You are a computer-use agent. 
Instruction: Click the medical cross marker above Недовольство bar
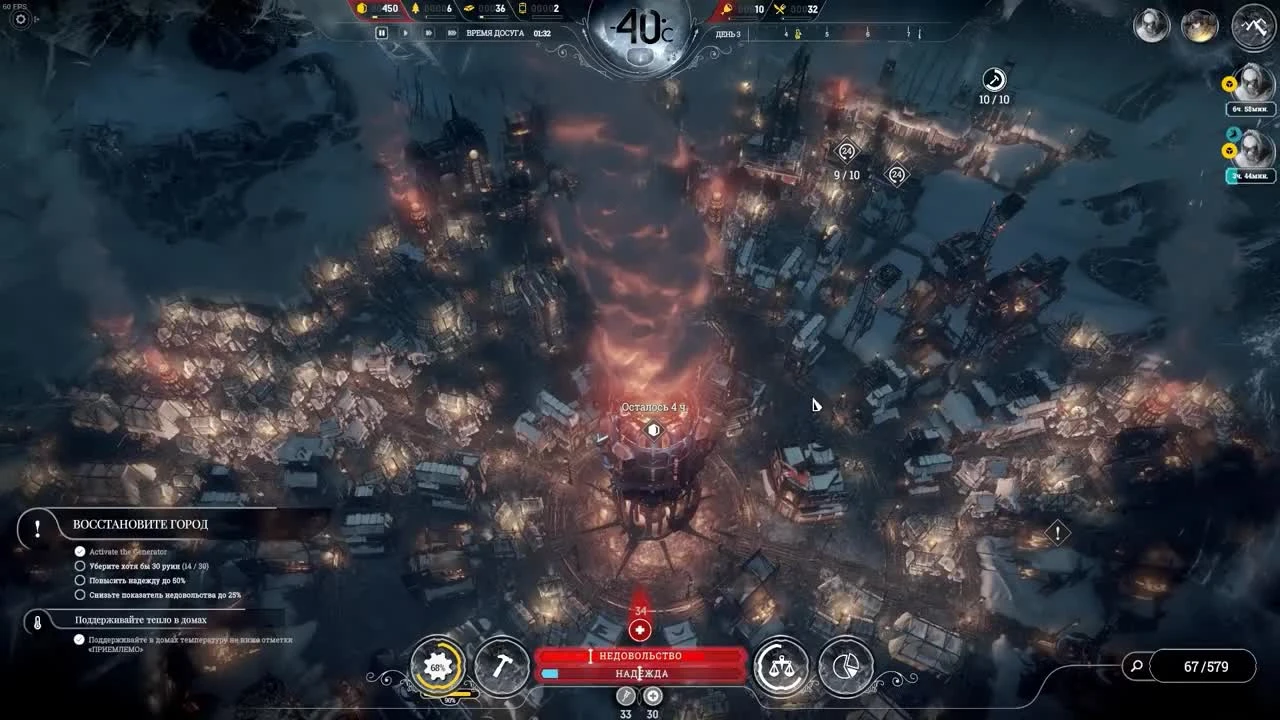tap(639, 630)
